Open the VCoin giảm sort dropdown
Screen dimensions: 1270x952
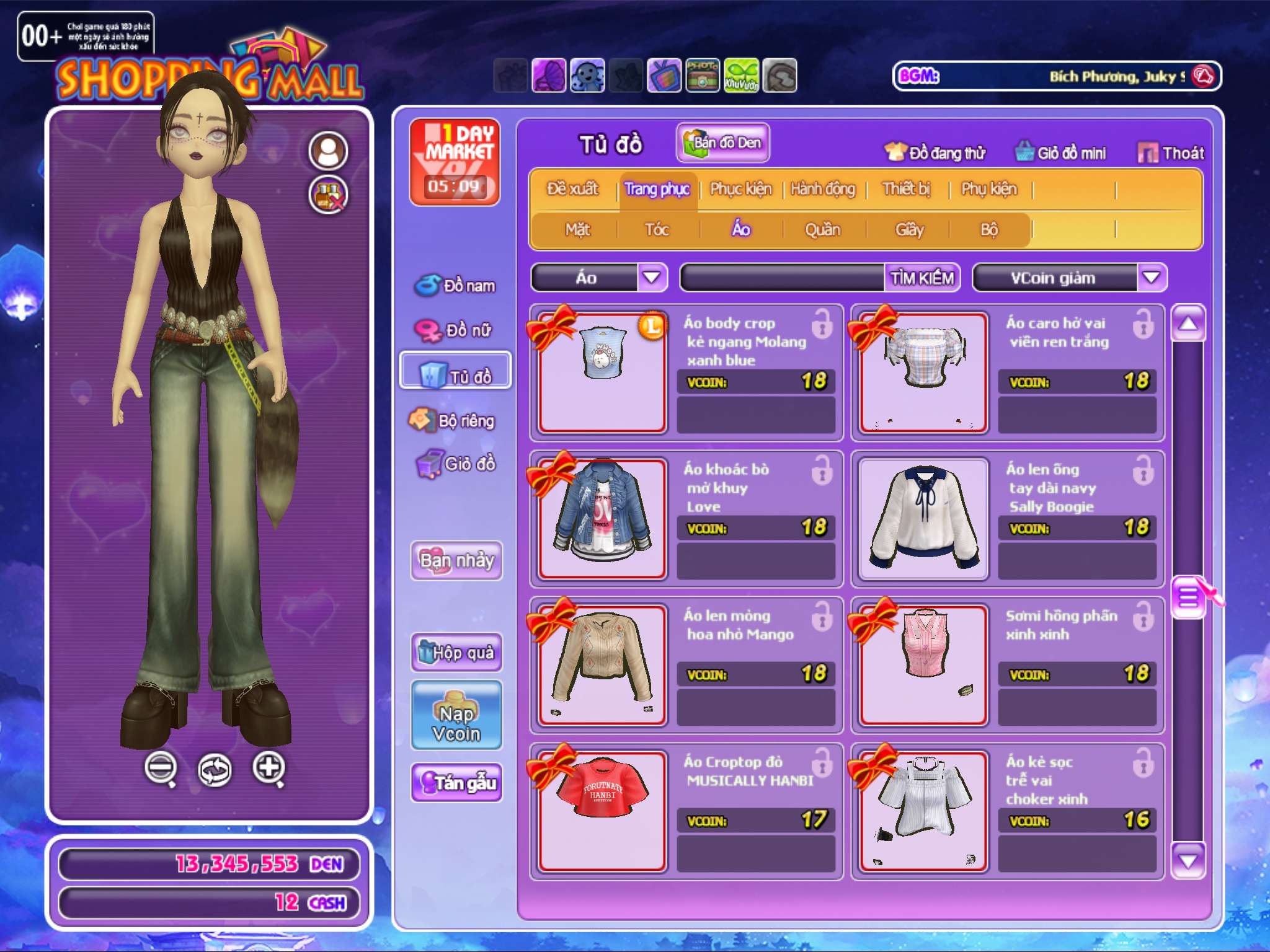(1151, 278)
